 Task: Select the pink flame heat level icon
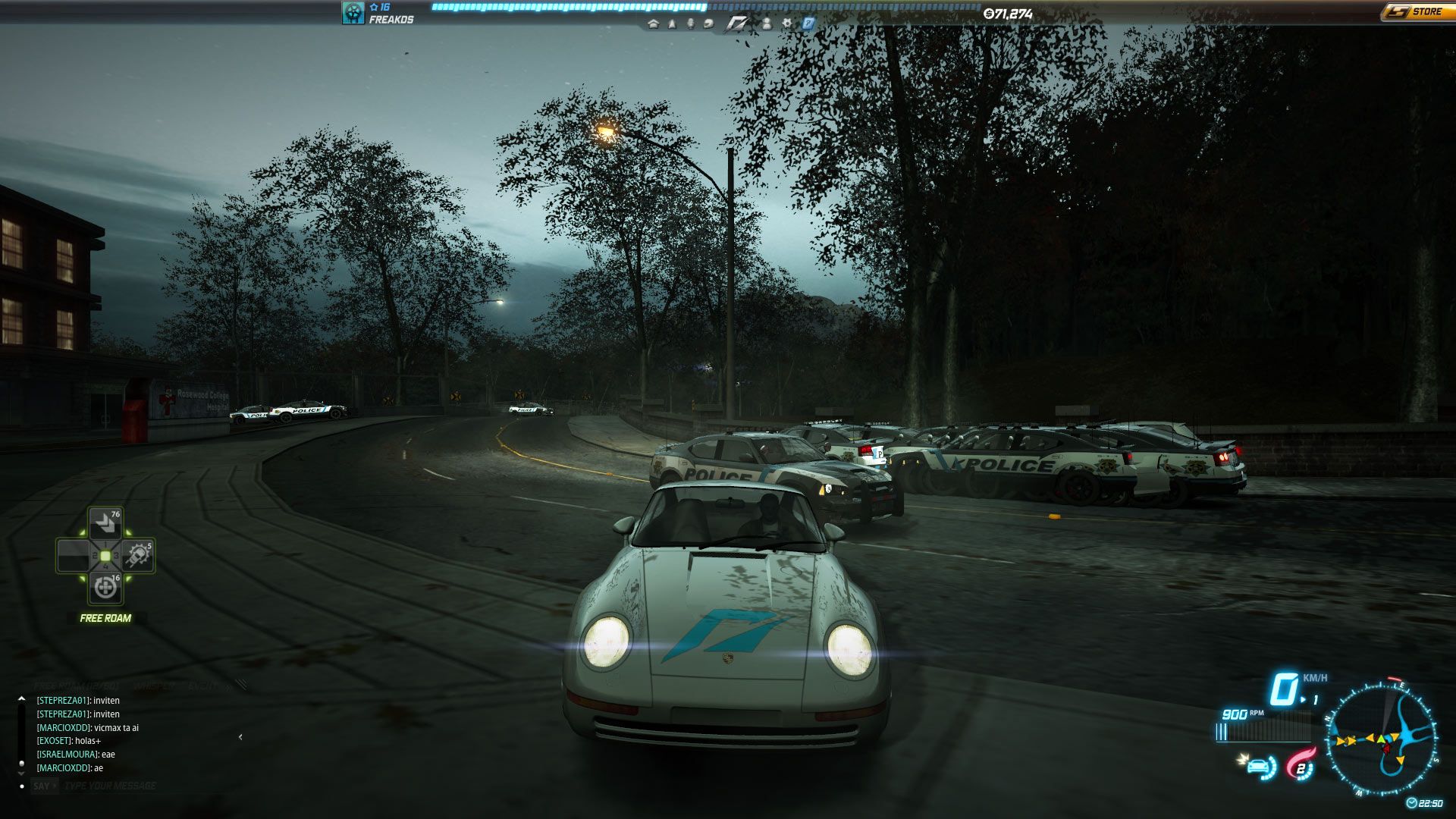click(x=1301, y=766)
